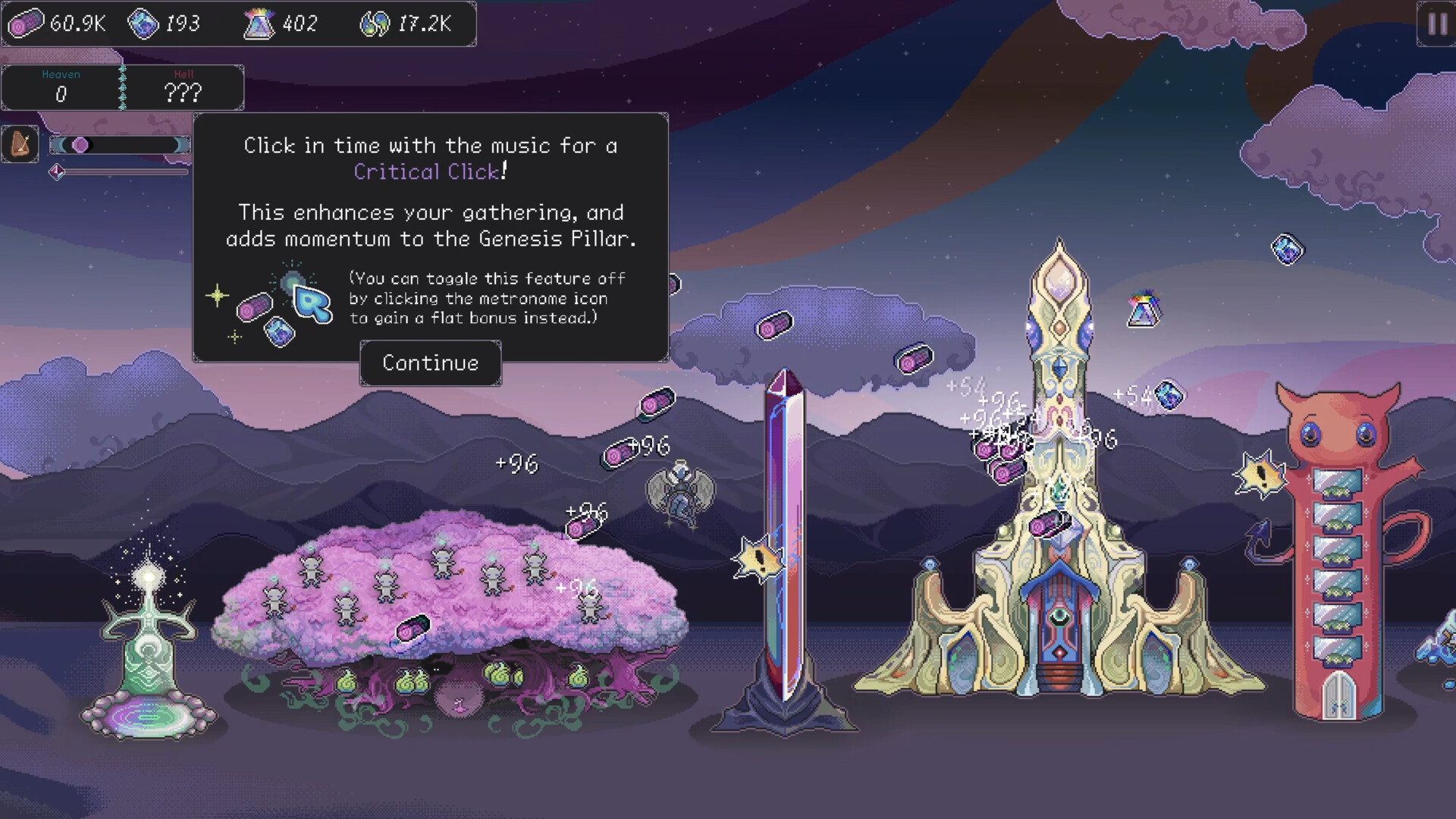
Task: Continue past the Critical Click tutorial
Action: pos(430,363)
